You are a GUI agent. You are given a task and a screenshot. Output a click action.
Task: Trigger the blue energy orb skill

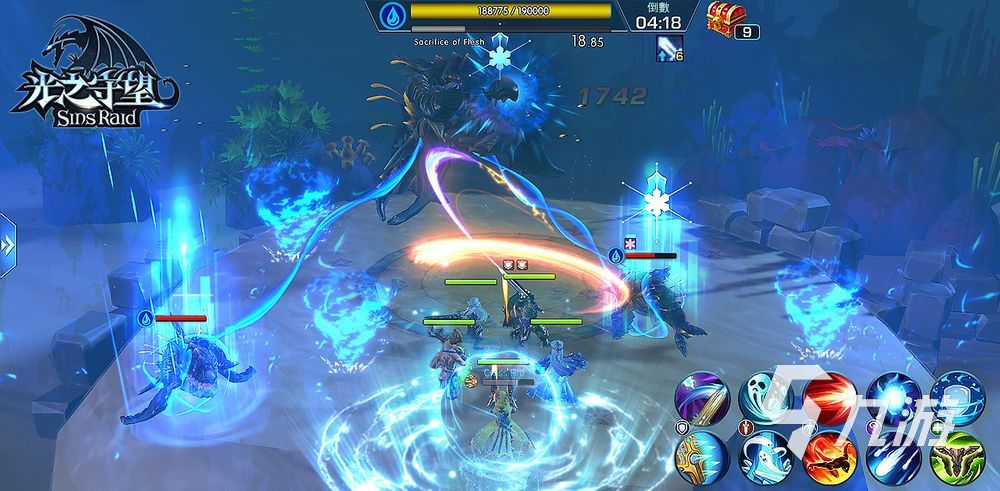tap(891, 398)
